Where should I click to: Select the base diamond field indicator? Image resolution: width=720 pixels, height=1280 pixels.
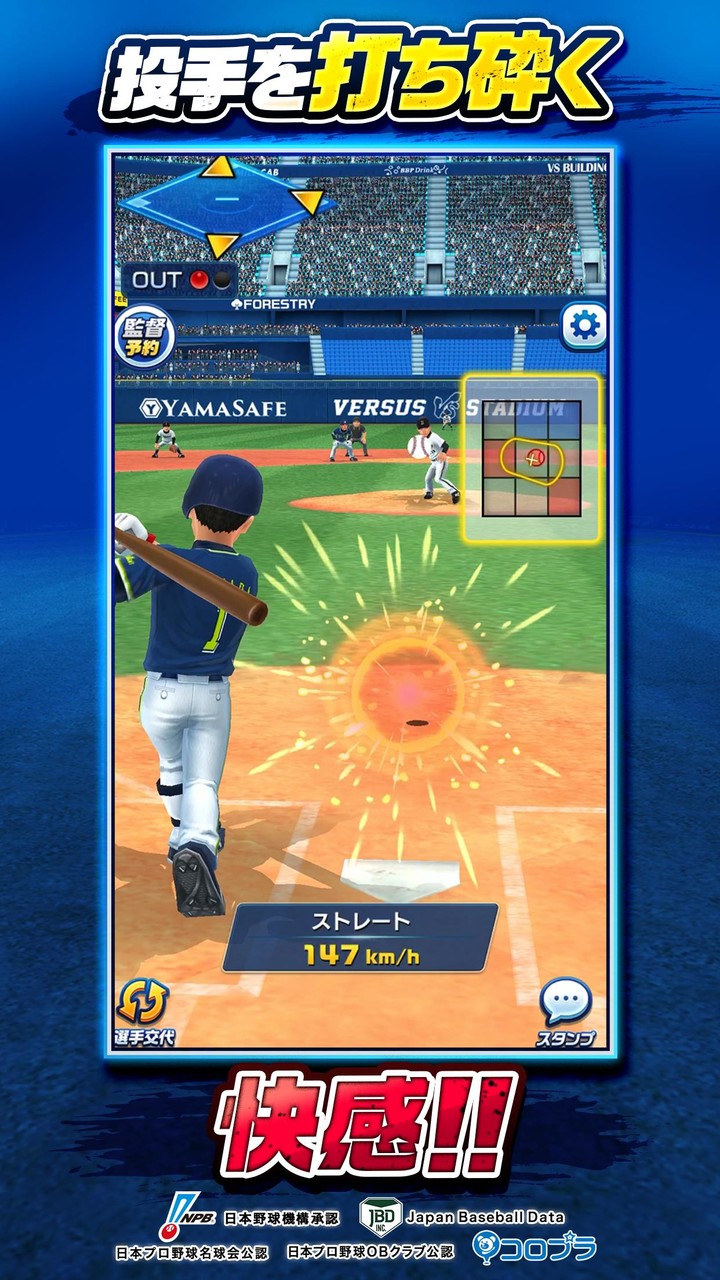[x=215, y=204]
